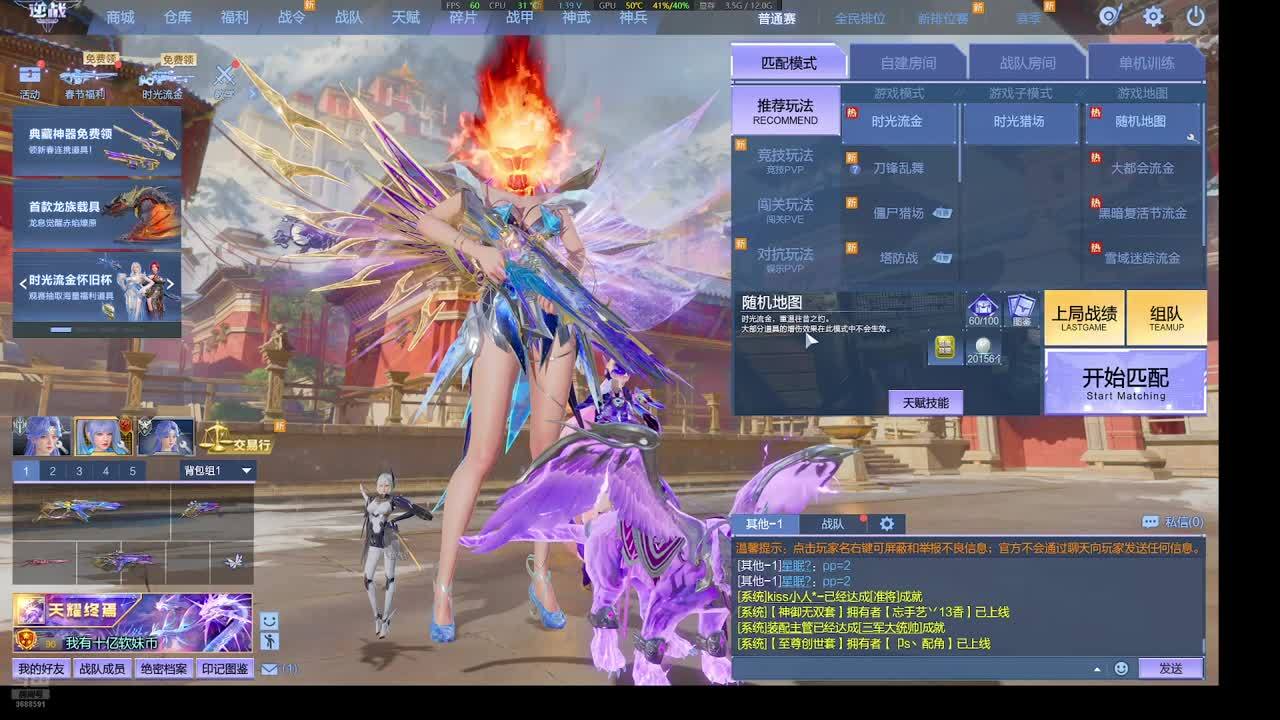Select the 大都会流金 map

[1142, 168]
